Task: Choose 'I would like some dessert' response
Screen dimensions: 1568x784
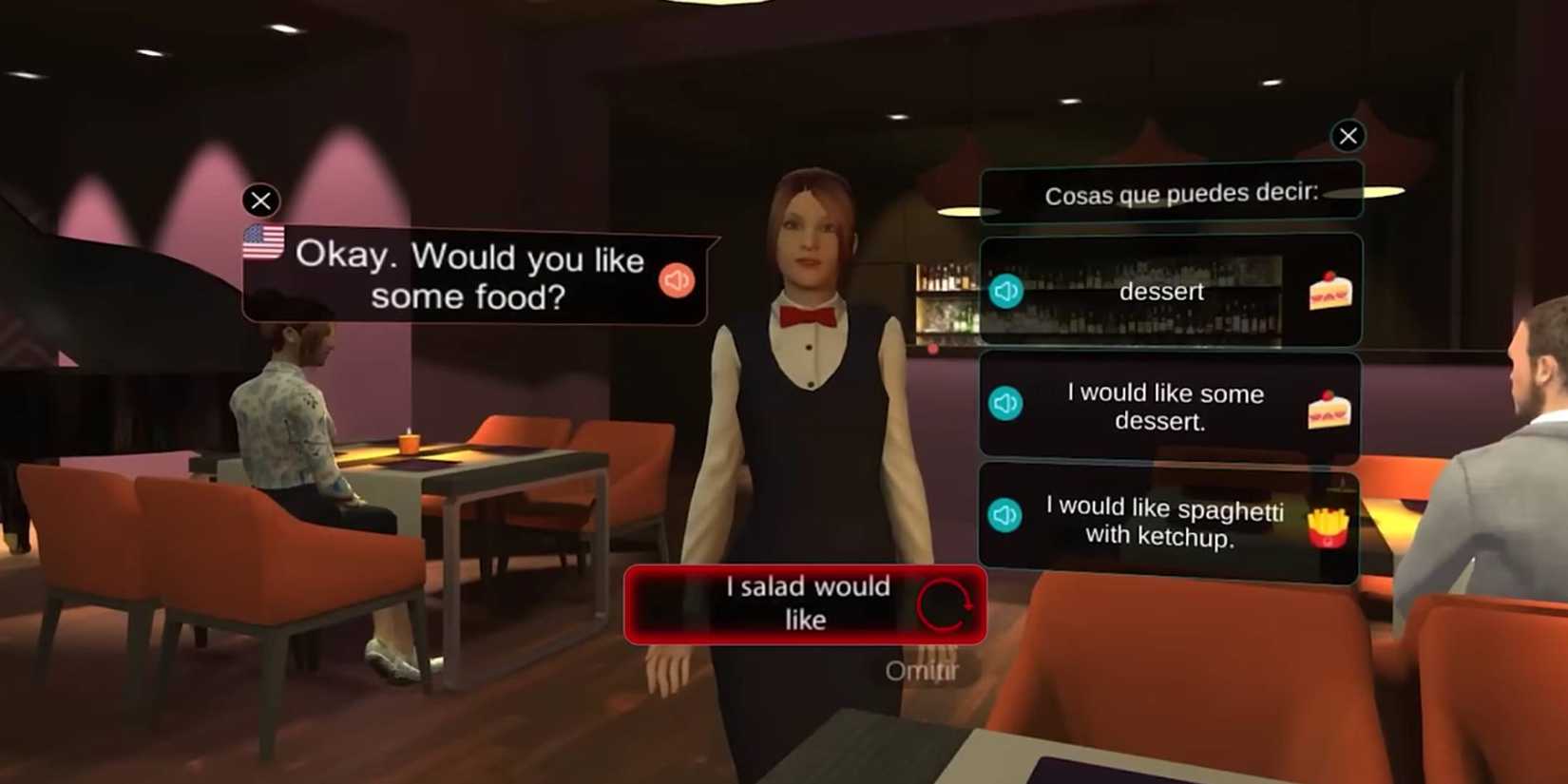Action: click(x=1167, y=407)
